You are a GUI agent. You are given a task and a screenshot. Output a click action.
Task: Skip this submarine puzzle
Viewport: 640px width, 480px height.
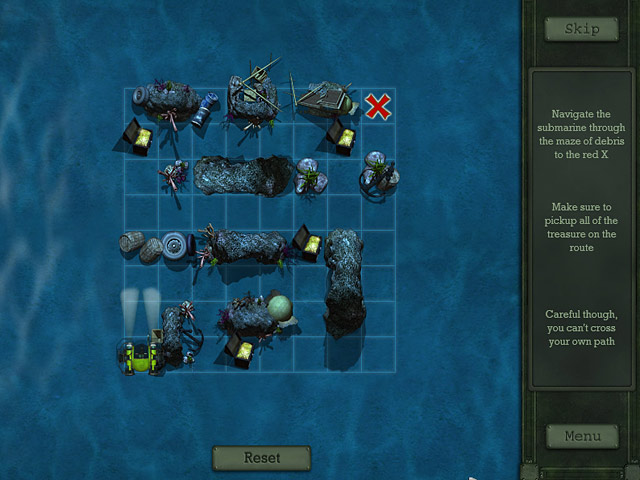(x=581, y=29)
